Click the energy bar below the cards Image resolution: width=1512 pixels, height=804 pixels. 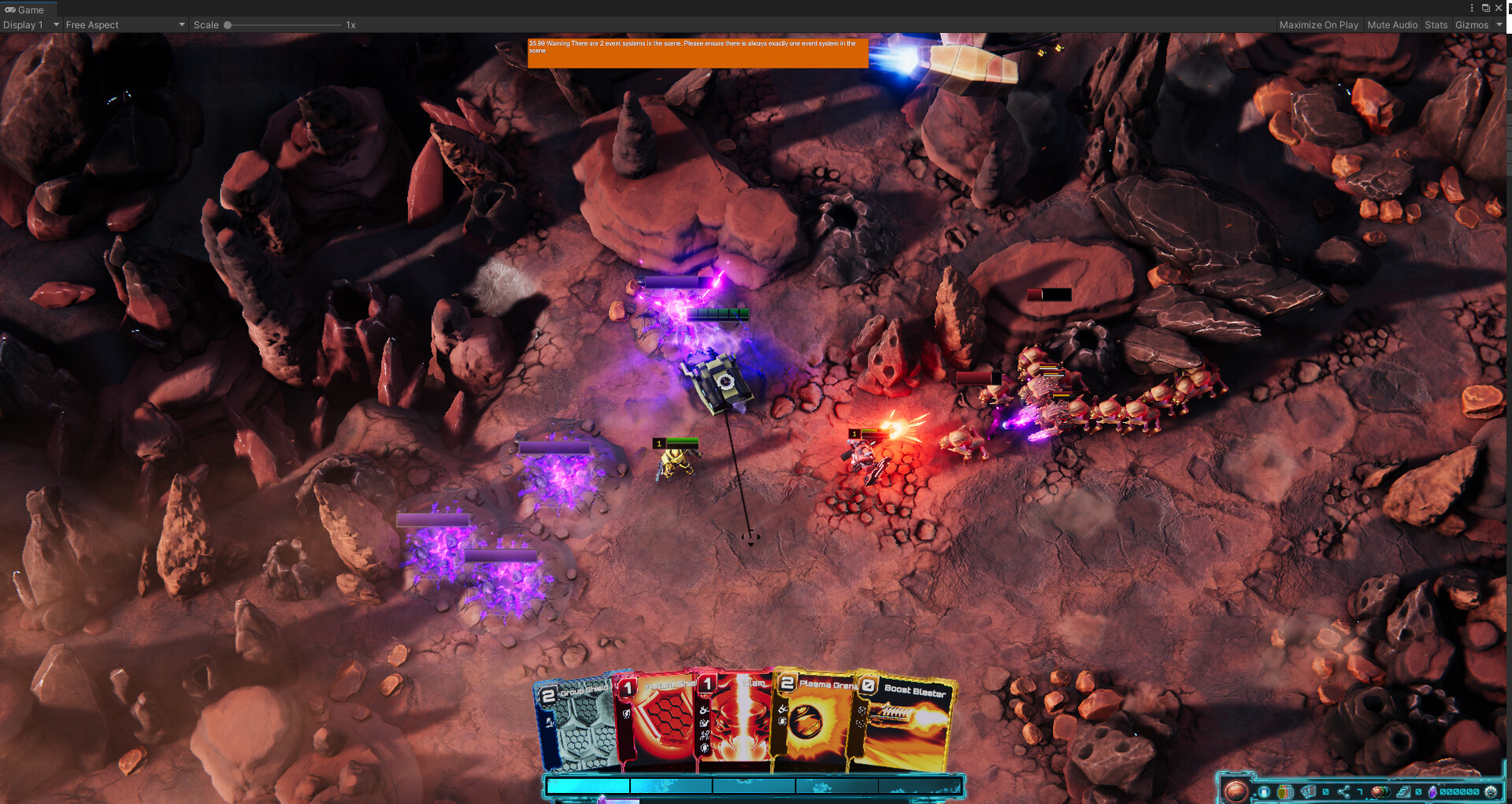(752, 785)
